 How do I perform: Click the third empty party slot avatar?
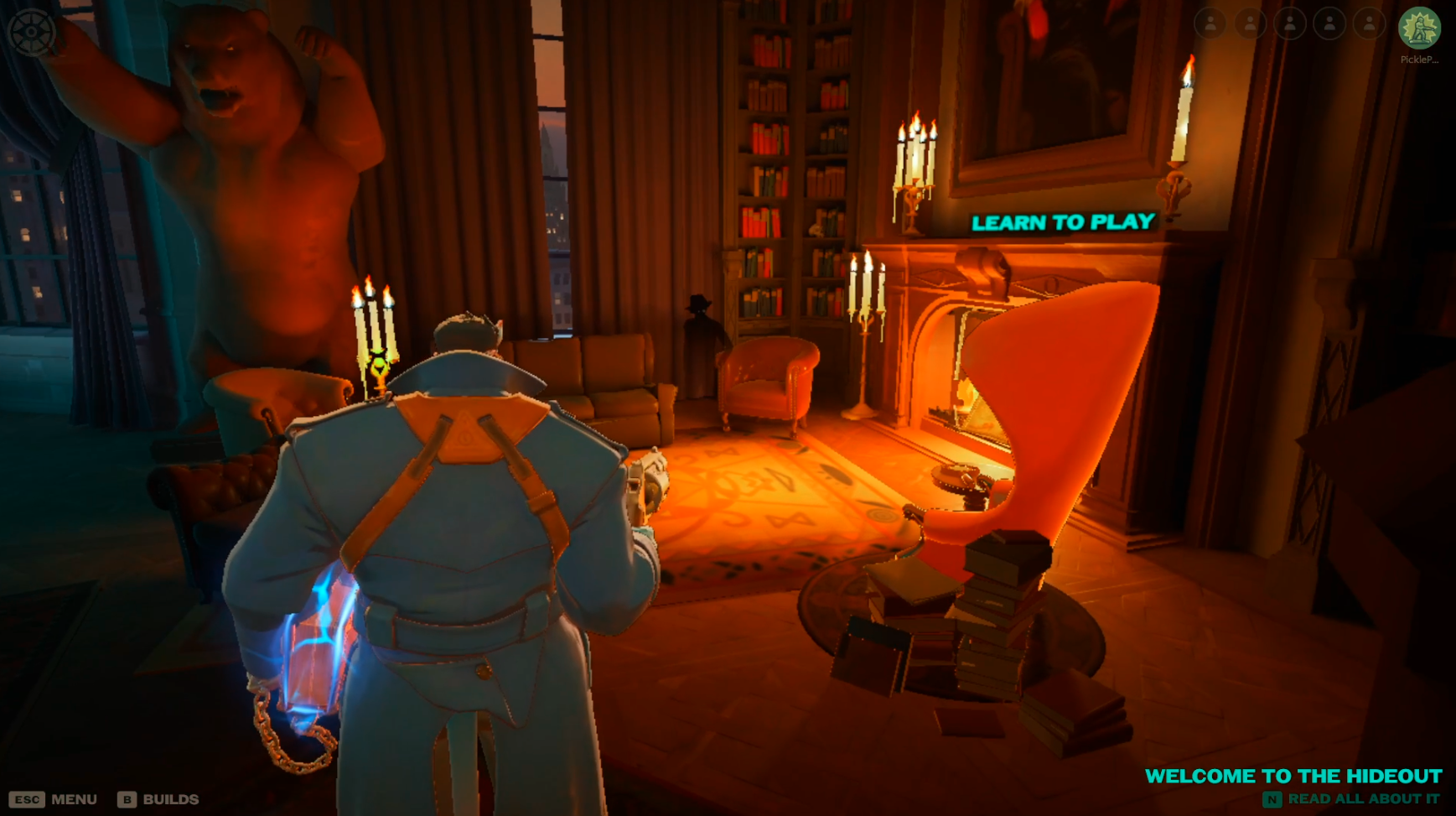1292,25
